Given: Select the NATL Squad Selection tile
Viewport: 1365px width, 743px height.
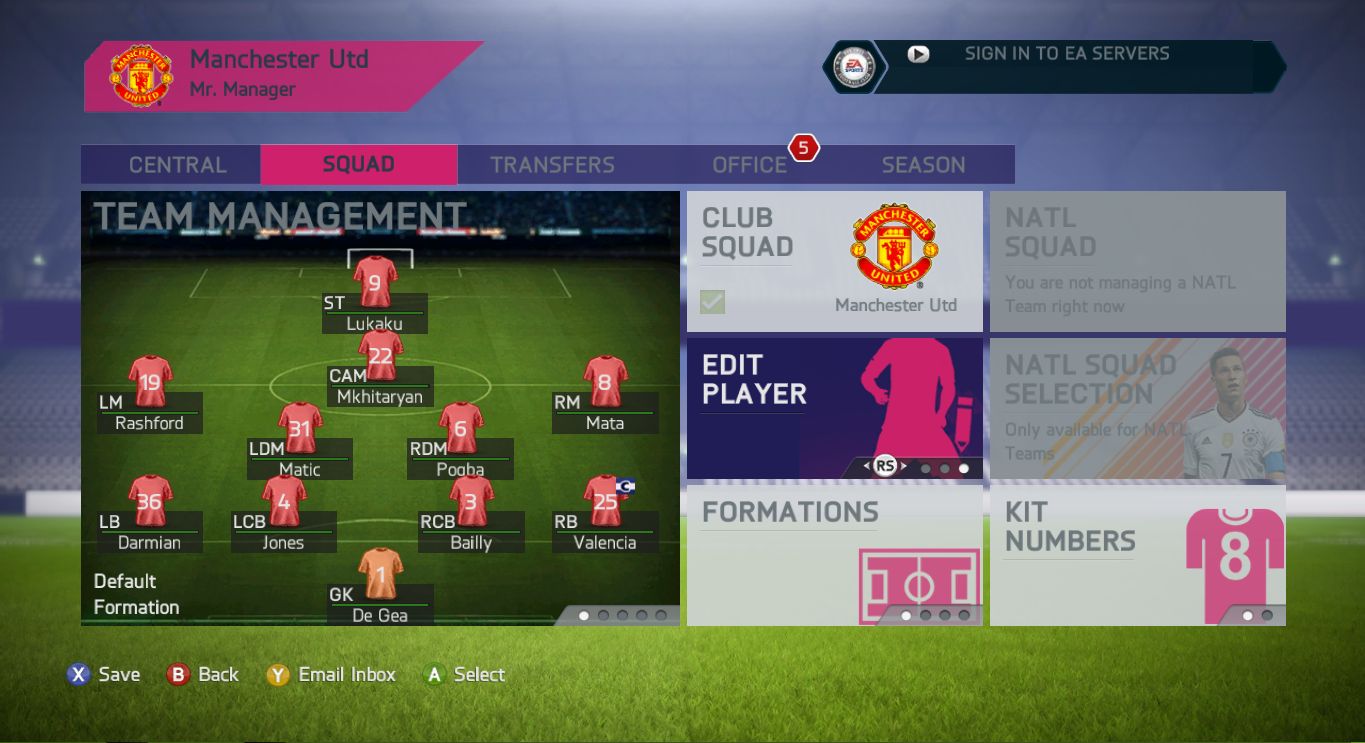Looking at the screenshot, I should (1137, 408).
